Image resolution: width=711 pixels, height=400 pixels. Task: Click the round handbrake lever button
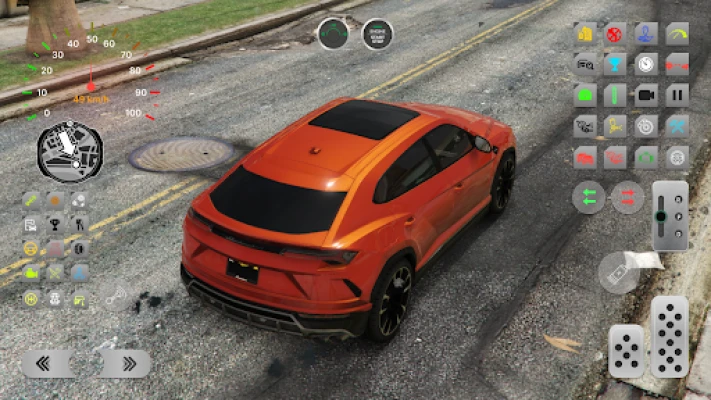[618, 272]
